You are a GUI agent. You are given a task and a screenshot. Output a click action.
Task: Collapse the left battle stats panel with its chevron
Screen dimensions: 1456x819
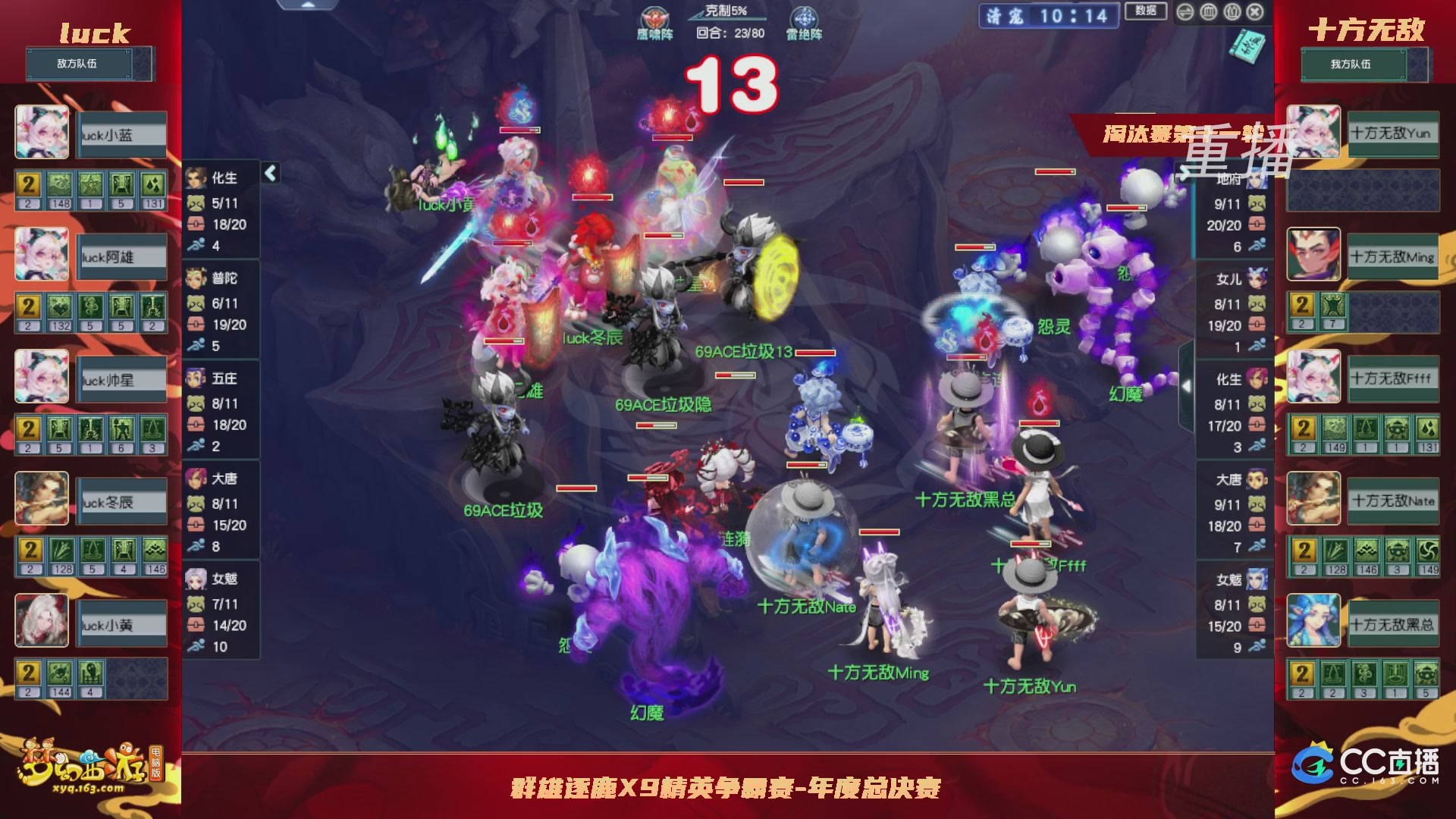pos(271,172)
